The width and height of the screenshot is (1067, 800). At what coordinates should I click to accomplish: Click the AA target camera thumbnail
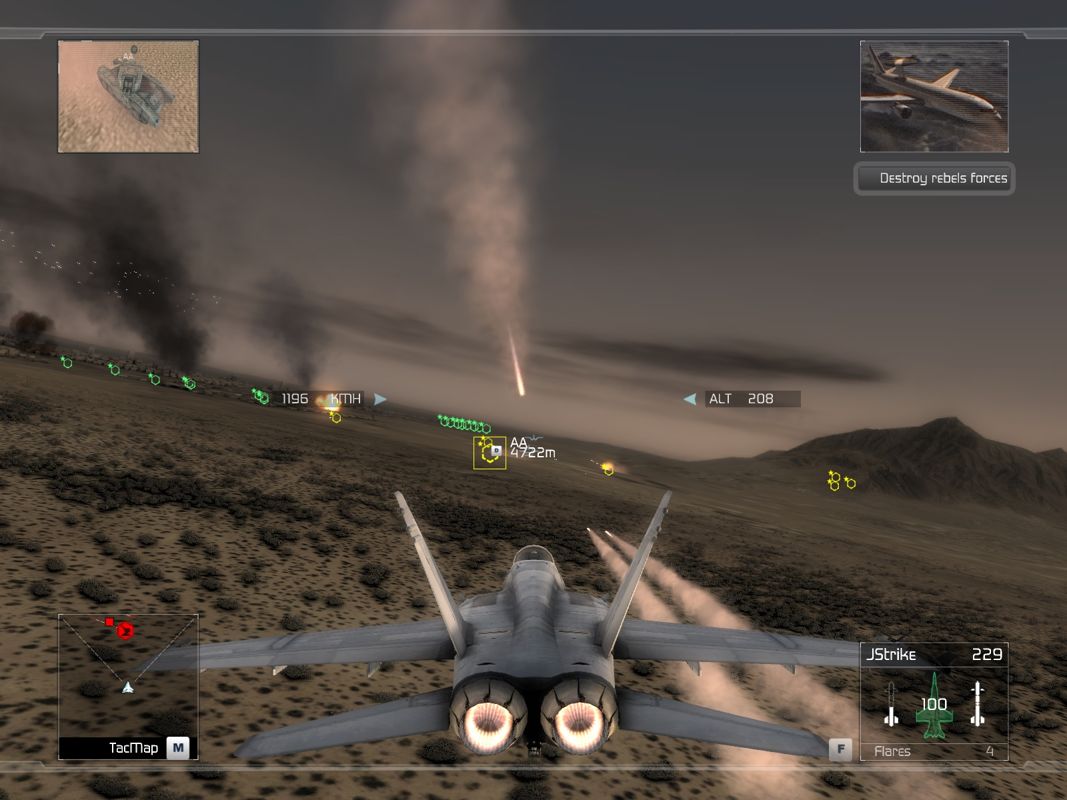128,96
